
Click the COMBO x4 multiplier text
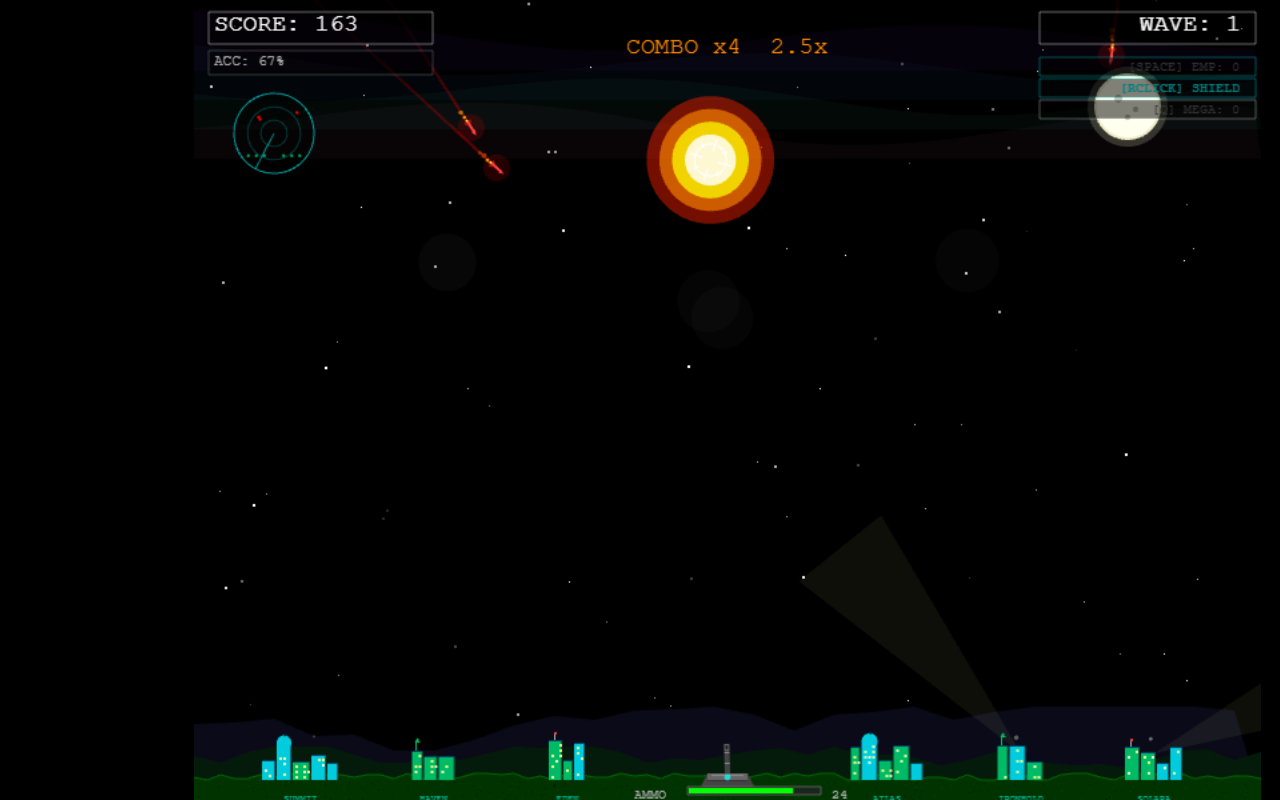(x=684, y=46)
